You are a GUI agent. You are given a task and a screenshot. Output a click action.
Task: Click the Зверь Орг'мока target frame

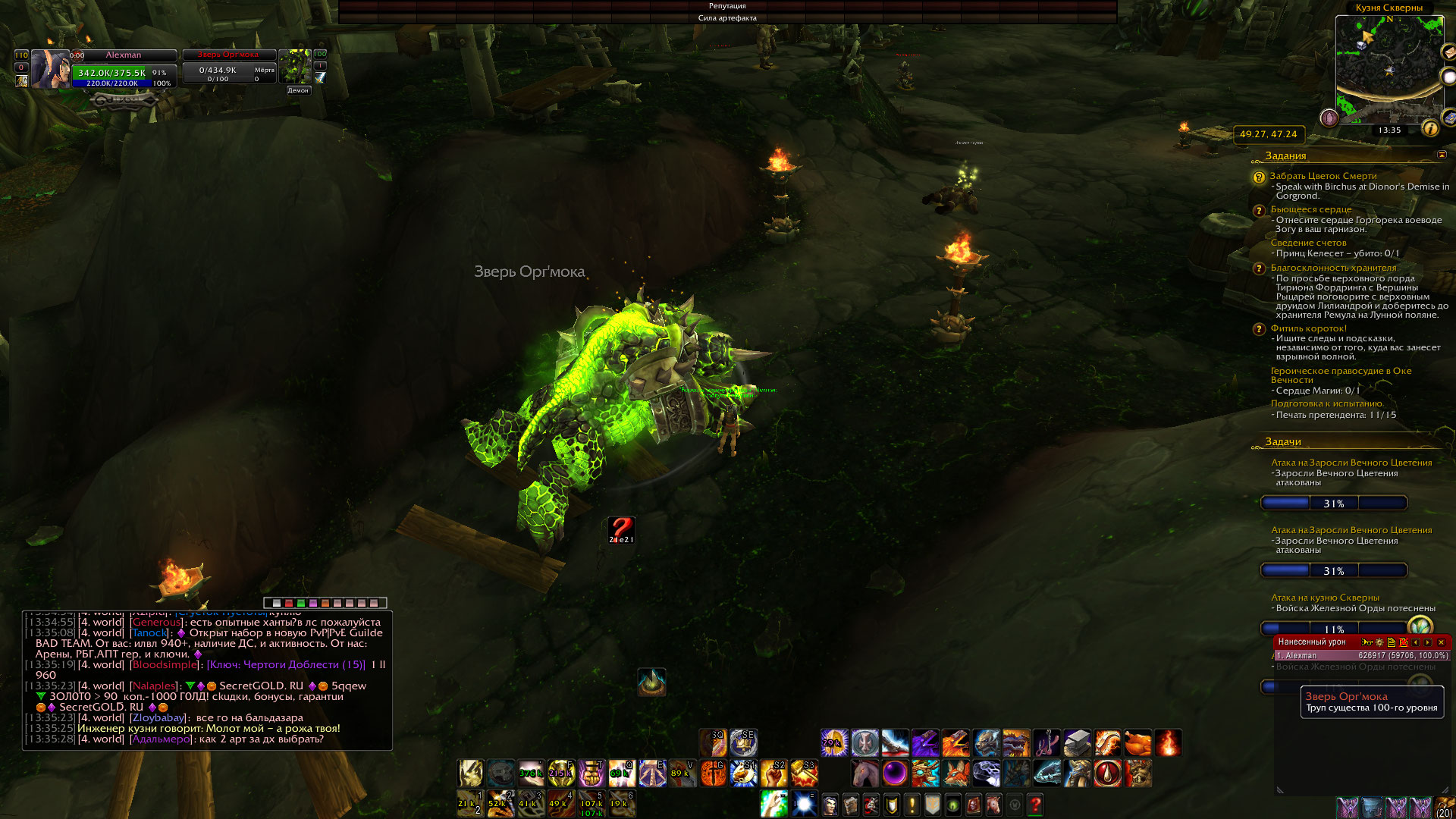click(228, 67)
